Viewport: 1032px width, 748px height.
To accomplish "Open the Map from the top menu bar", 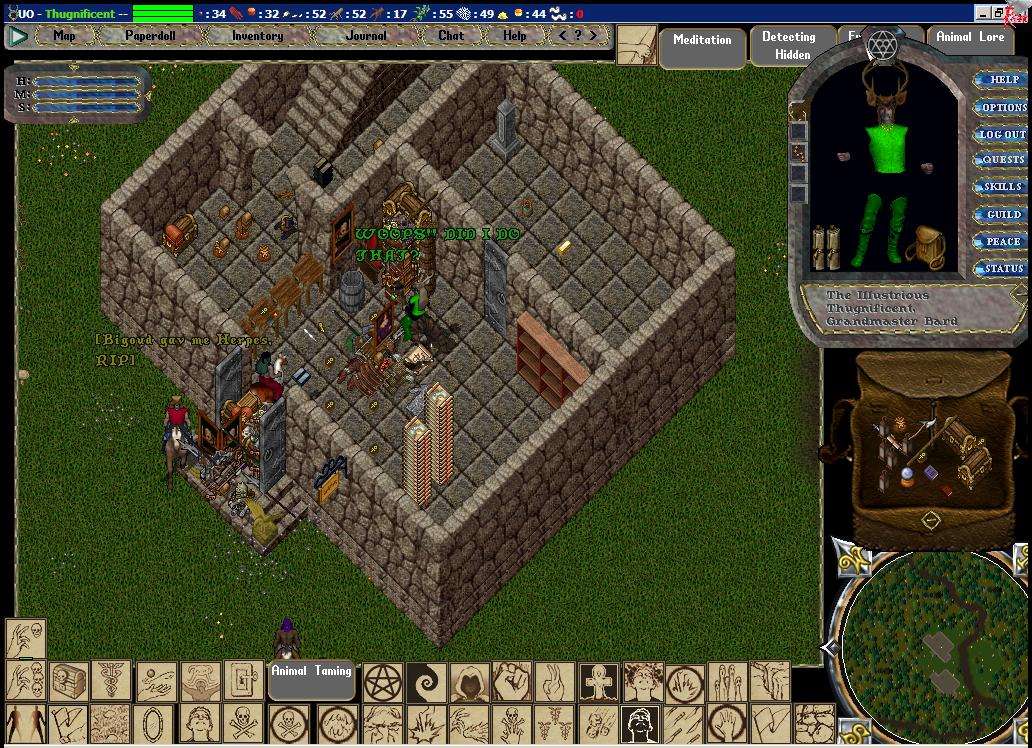I will pos(64,36).
